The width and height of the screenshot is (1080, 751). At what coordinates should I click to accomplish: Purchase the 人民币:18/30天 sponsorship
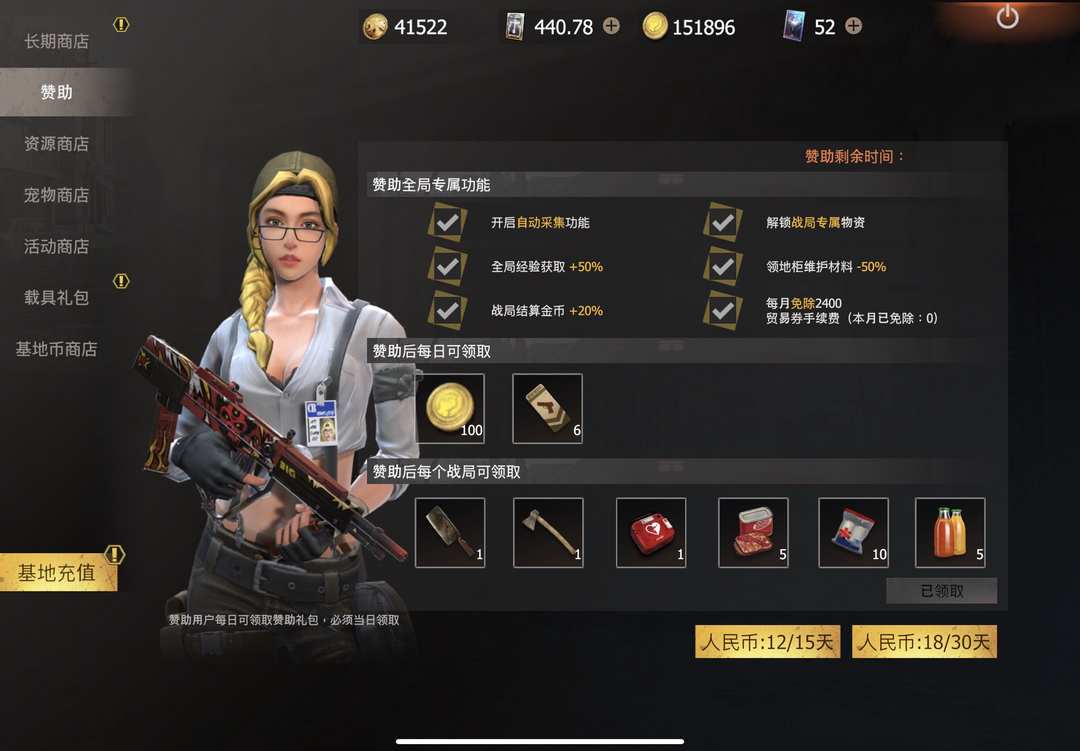pyautogui.click(x=924, y=642)
